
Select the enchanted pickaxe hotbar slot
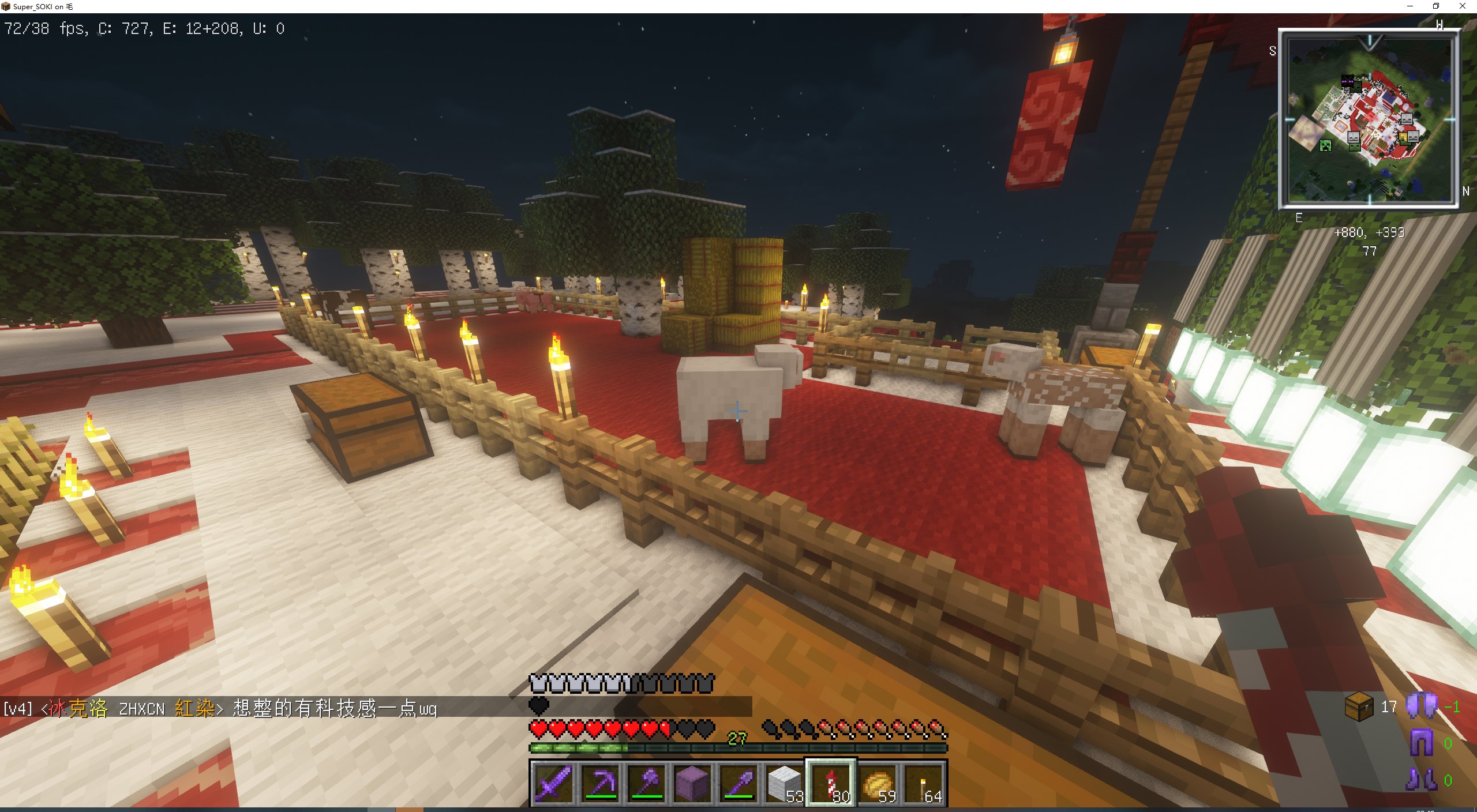click(600, 783)
